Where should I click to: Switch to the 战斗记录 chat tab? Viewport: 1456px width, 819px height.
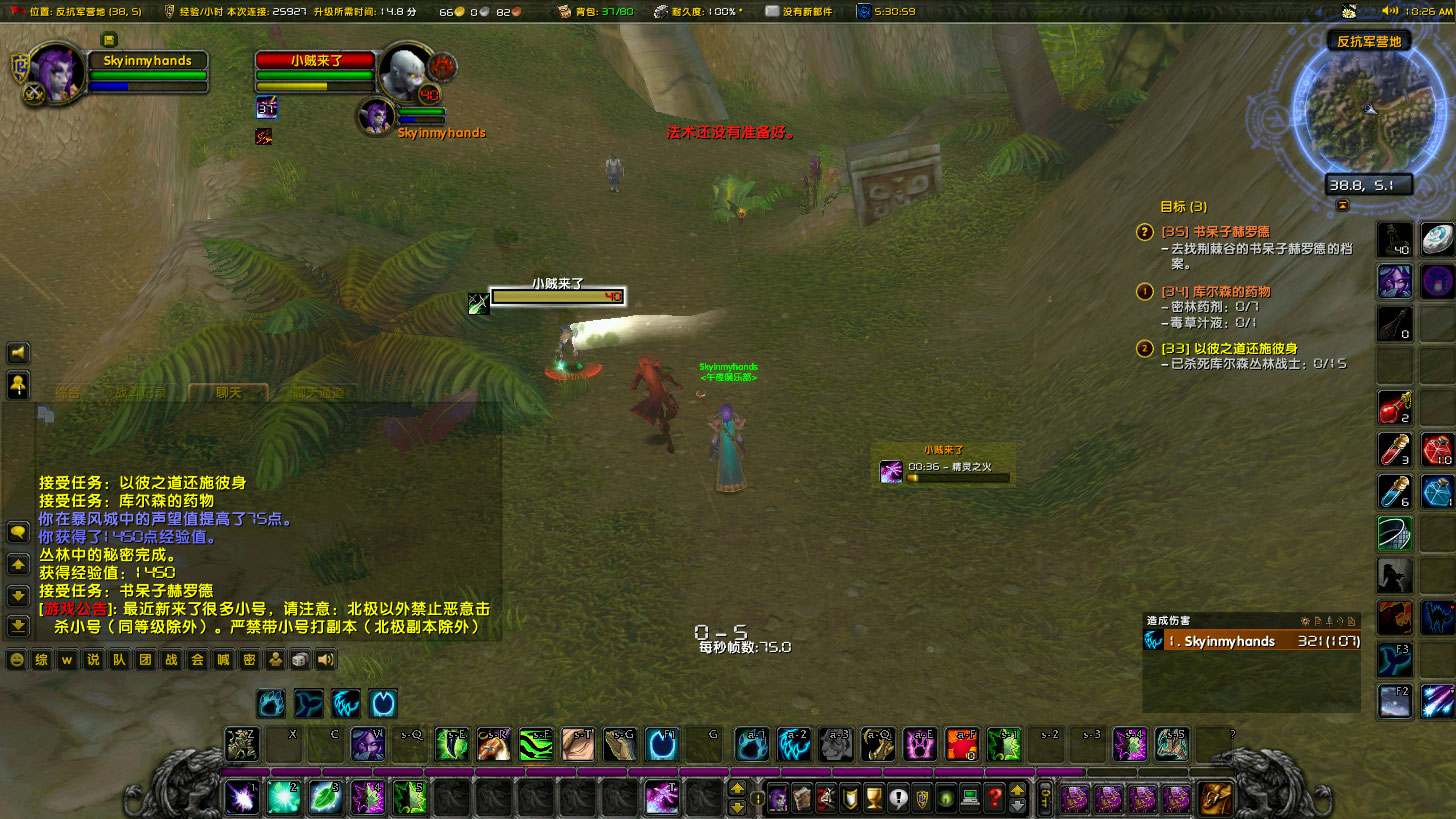pyautogui.click(x=141, y=392)
